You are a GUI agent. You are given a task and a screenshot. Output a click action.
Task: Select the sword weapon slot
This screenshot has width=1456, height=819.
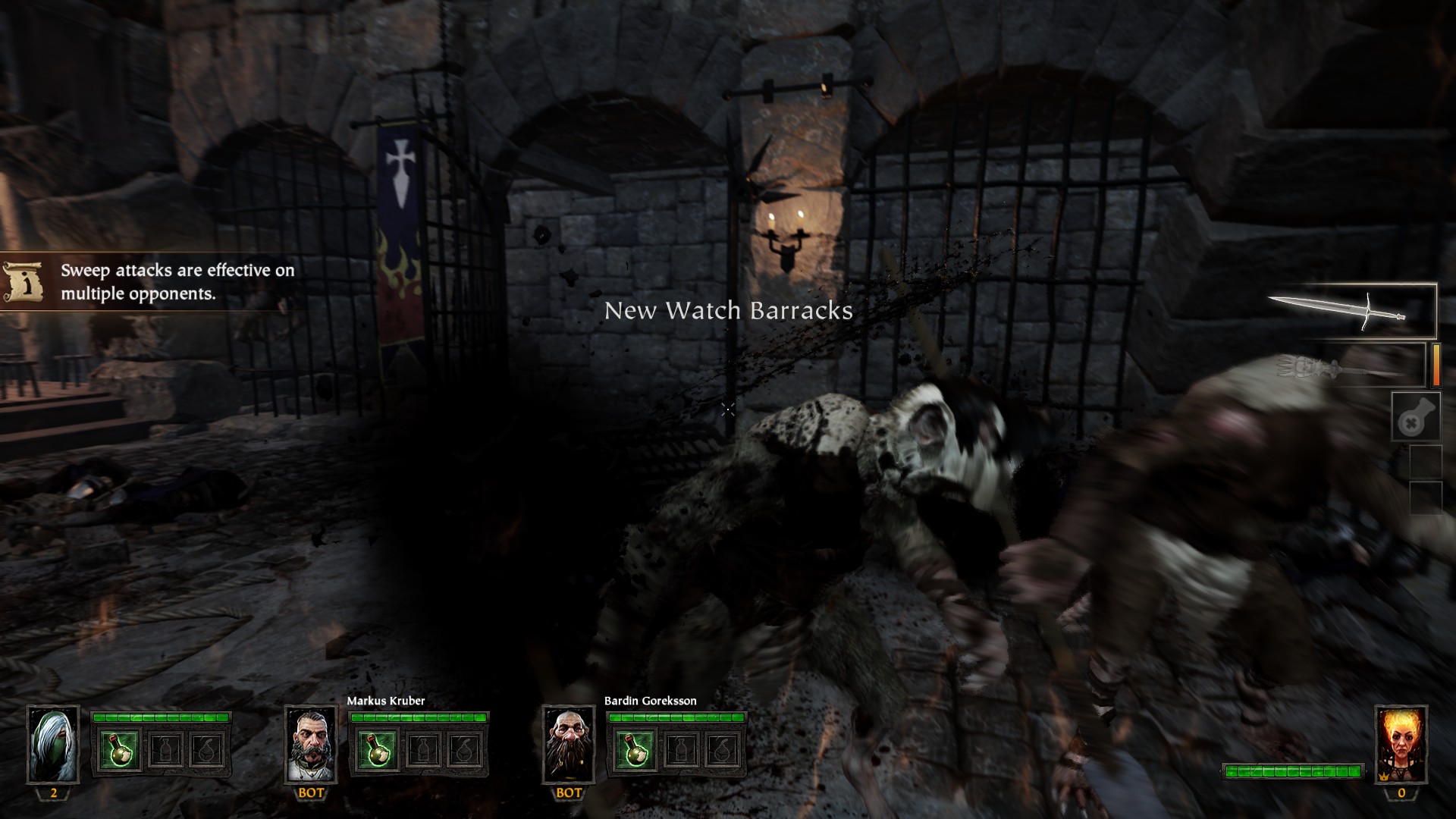1351,310
